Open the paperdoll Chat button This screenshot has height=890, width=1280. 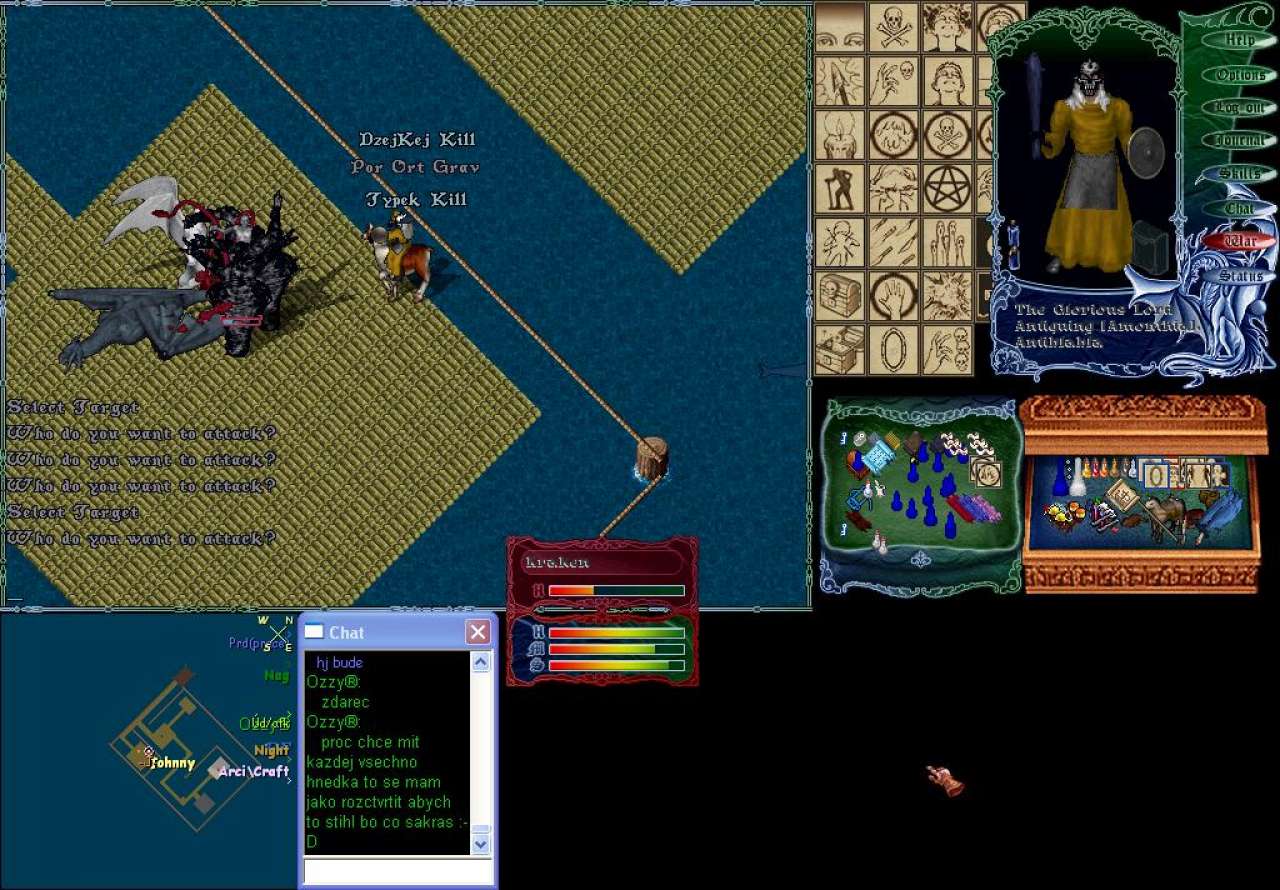click(x=1240, y=208)
